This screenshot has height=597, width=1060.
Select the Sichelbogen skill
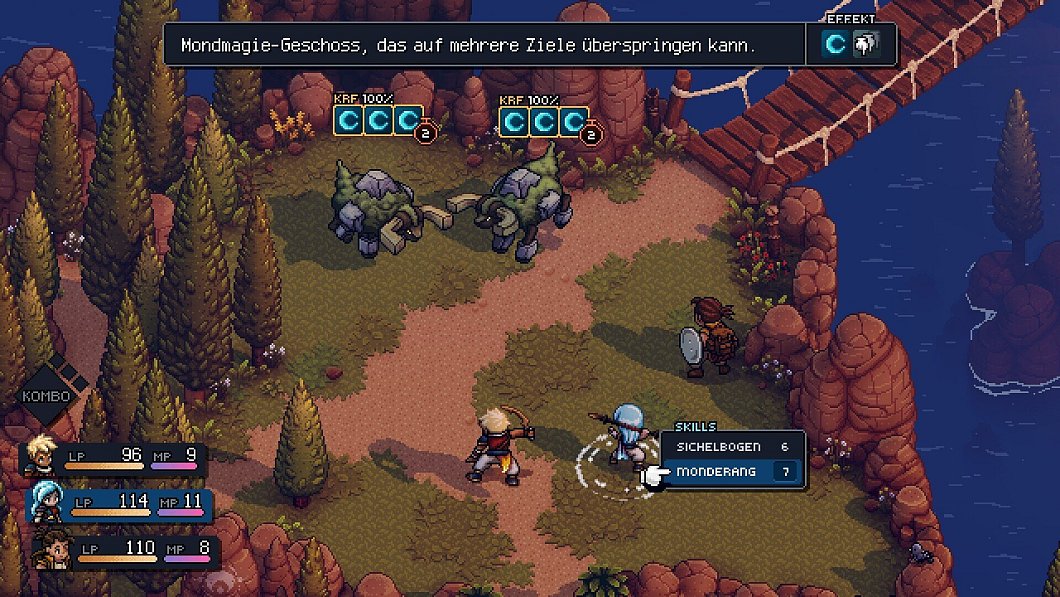pos(731,447)
